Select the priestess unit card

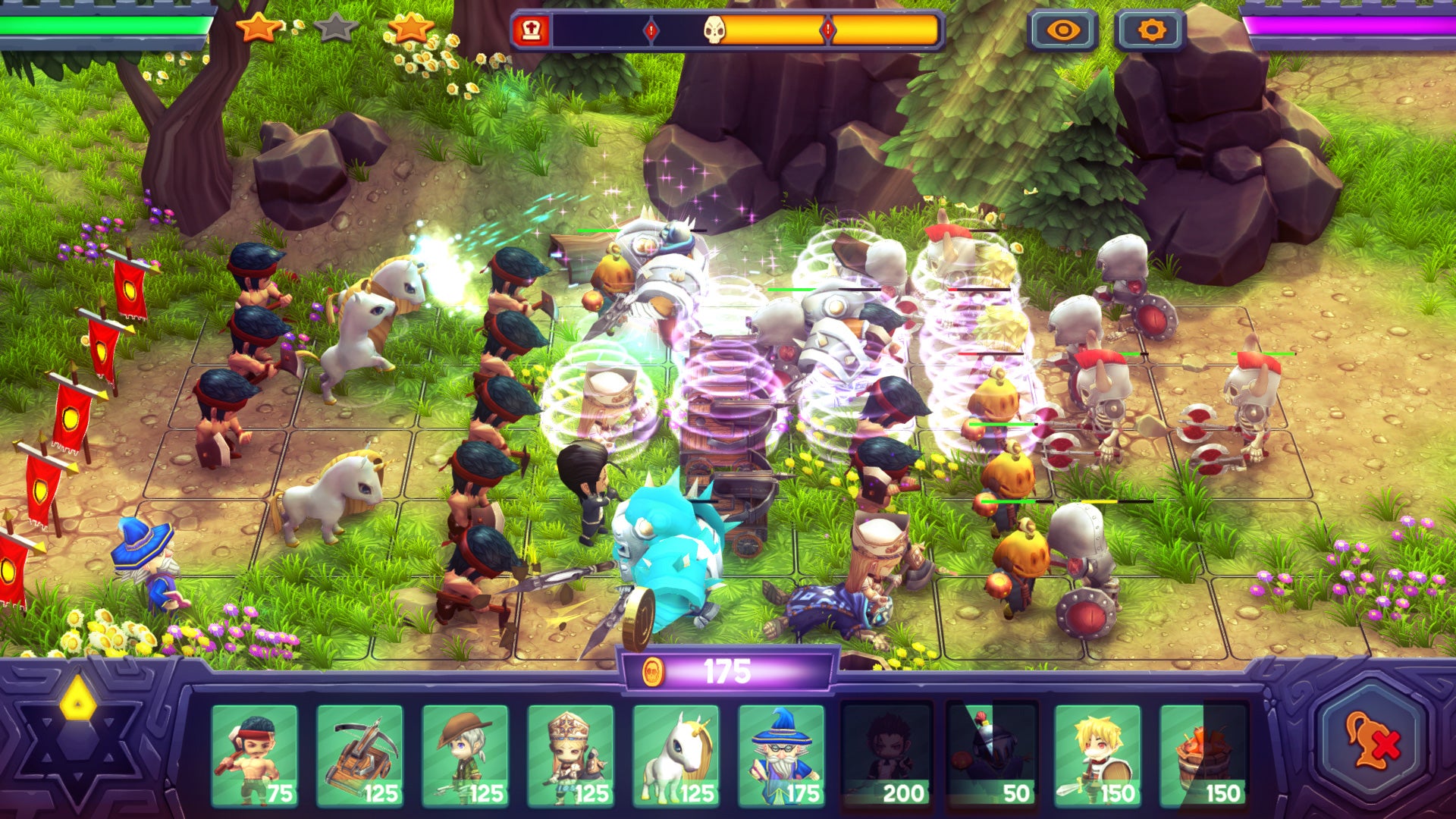tap(570, 755)
